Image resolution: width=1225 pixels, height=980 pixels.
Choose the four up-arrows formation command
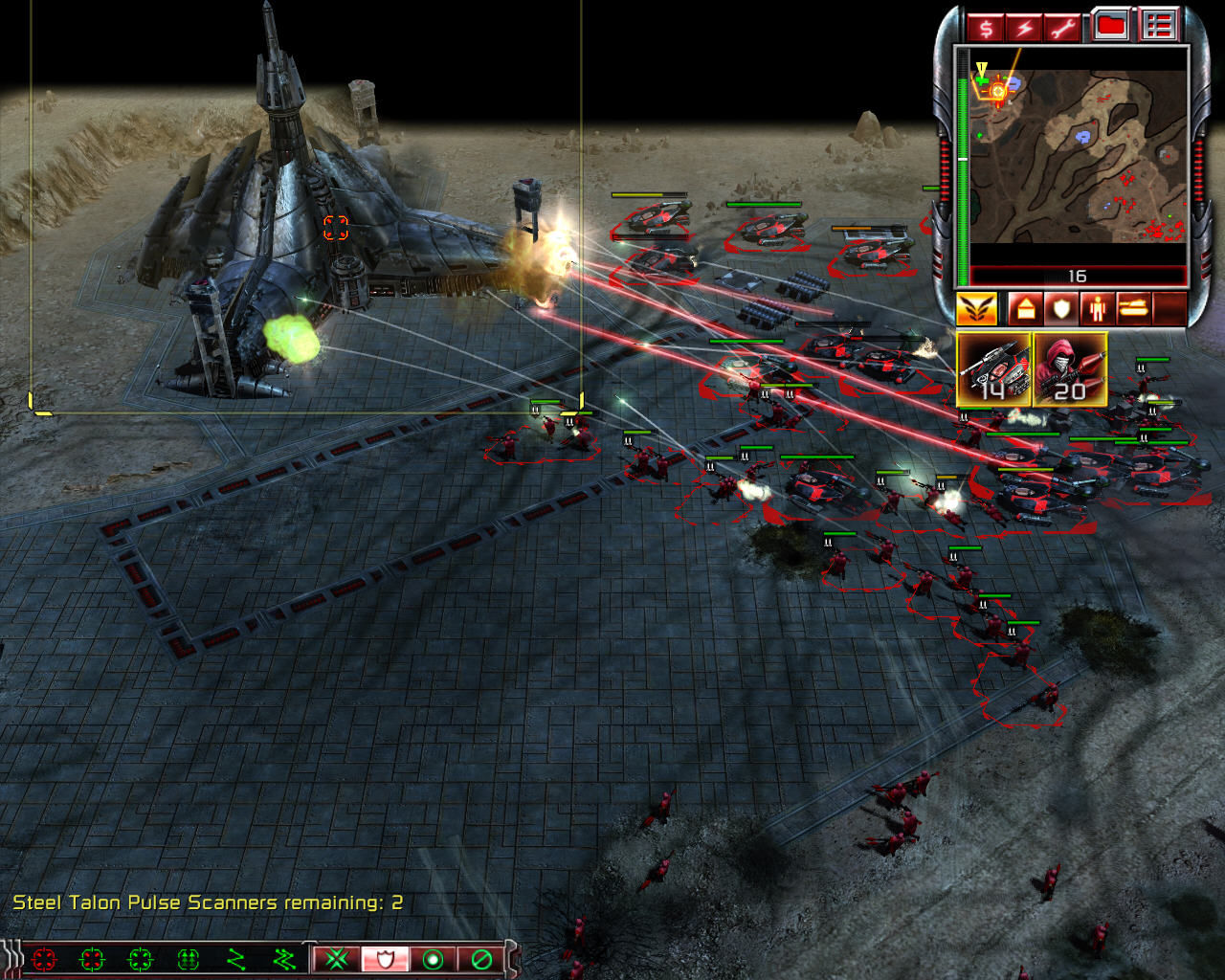coord(189,958)
